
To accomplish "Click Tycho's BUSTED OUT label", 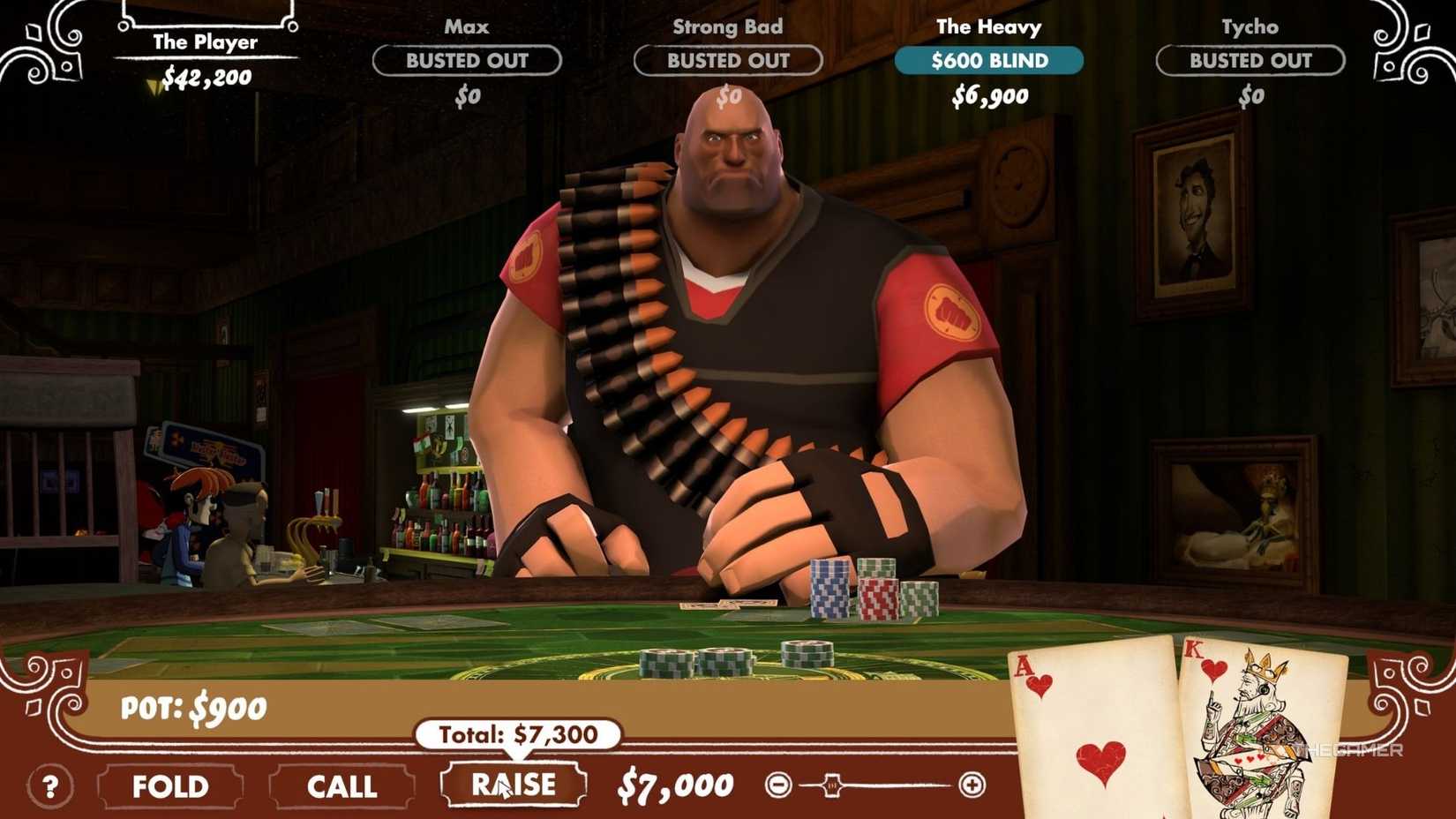I will click(1250, 61).
